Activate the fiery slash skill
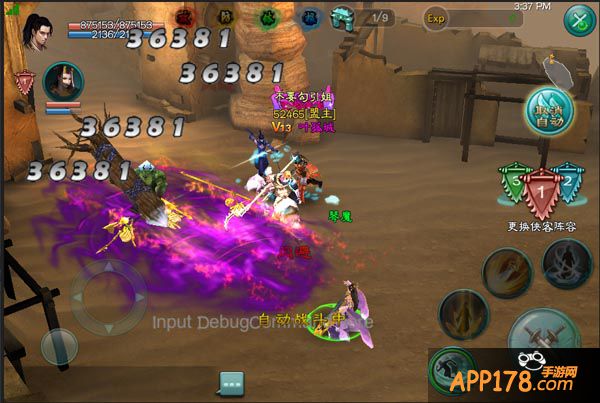The height and width of the screenshot is (403, 600). (507, 273)
